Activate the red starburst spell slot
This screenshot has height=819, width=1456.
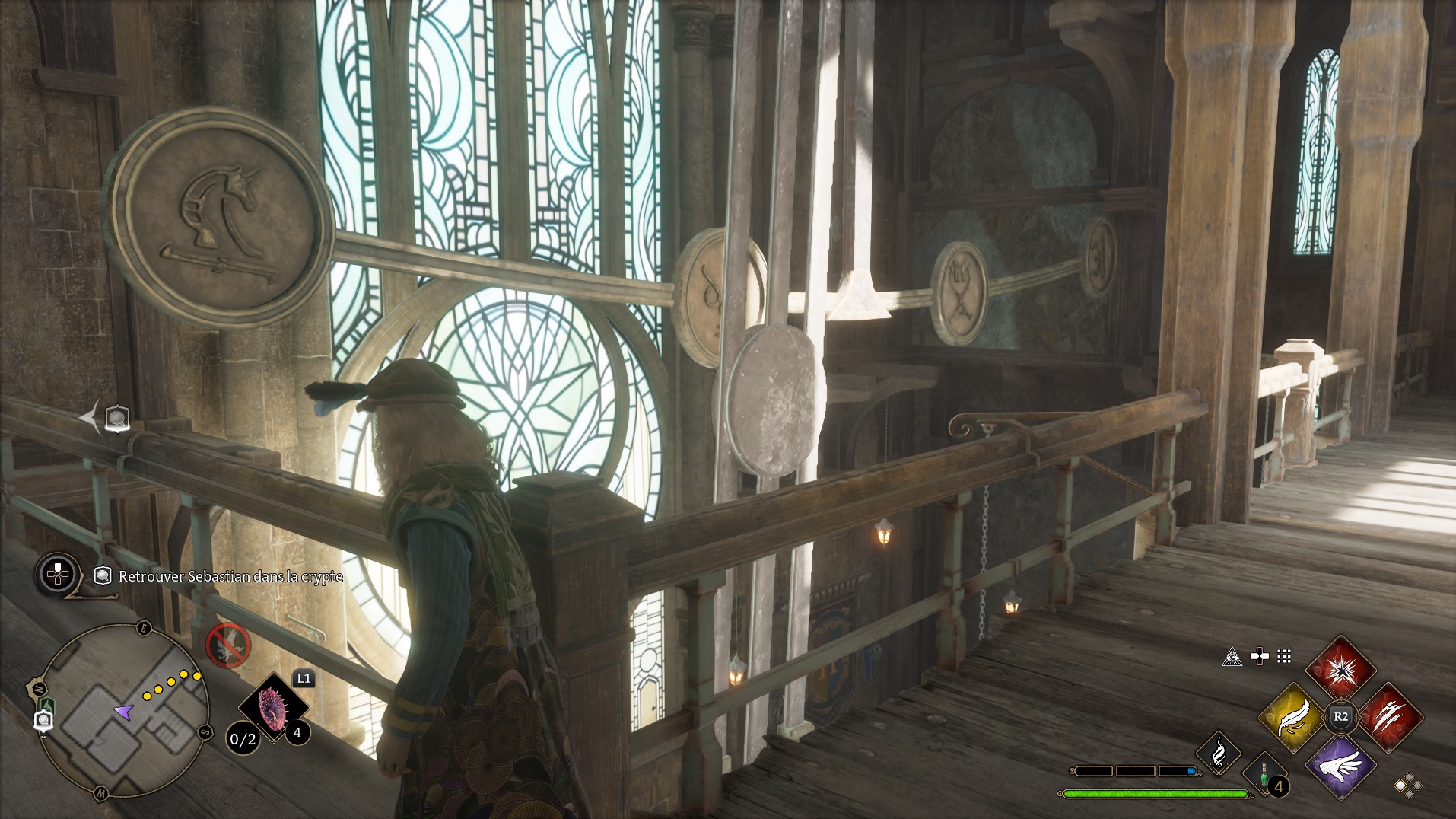click(x=1340, y=670)
